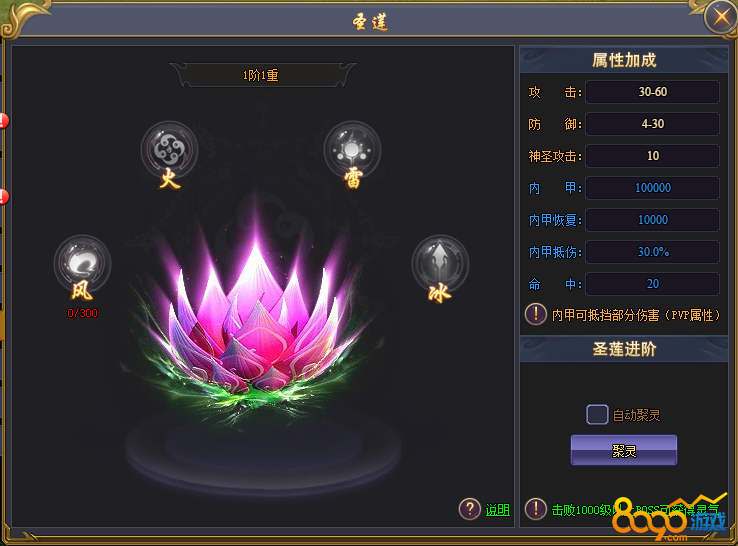Open the 说明 help link

pyautogui.click(x=497, y=510)
